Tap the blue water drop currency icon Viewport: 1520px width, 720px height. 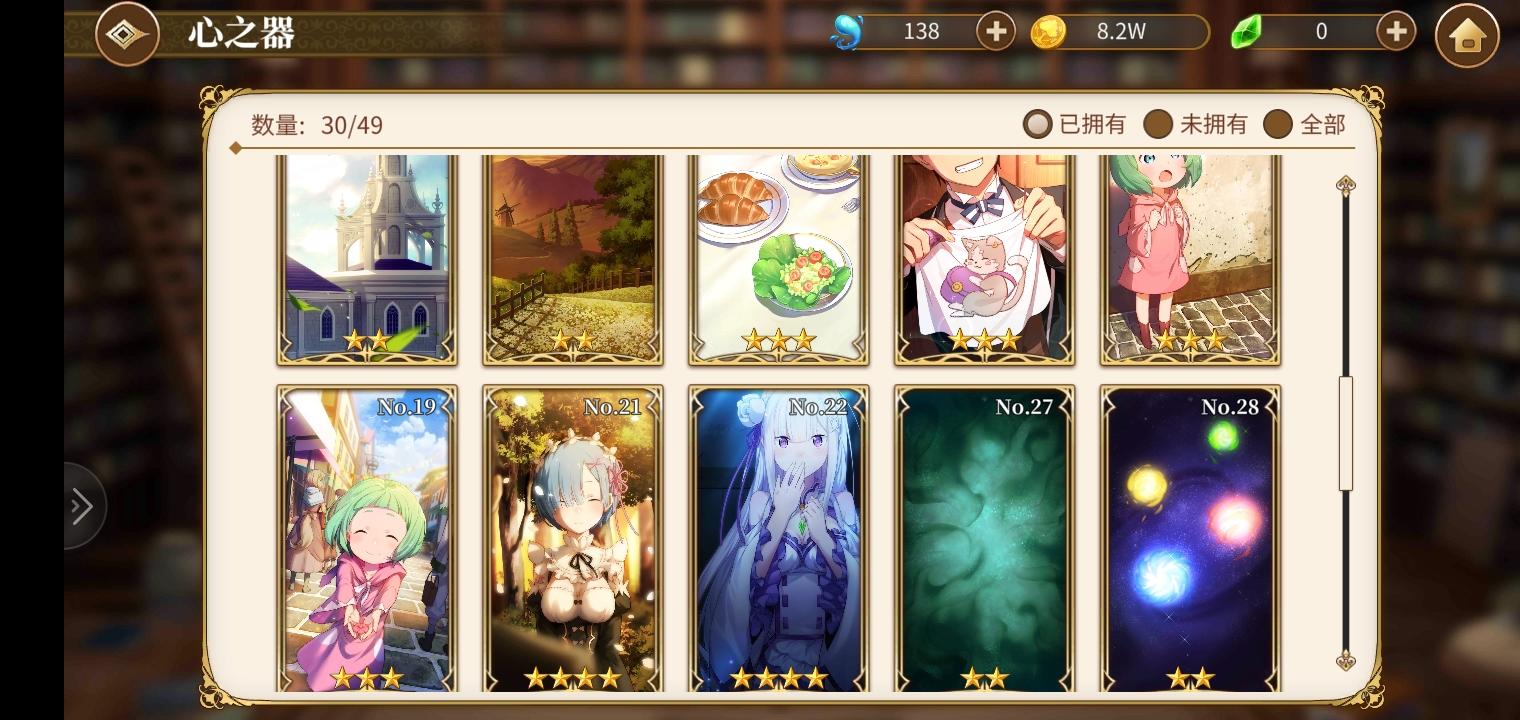pos(846,31)
